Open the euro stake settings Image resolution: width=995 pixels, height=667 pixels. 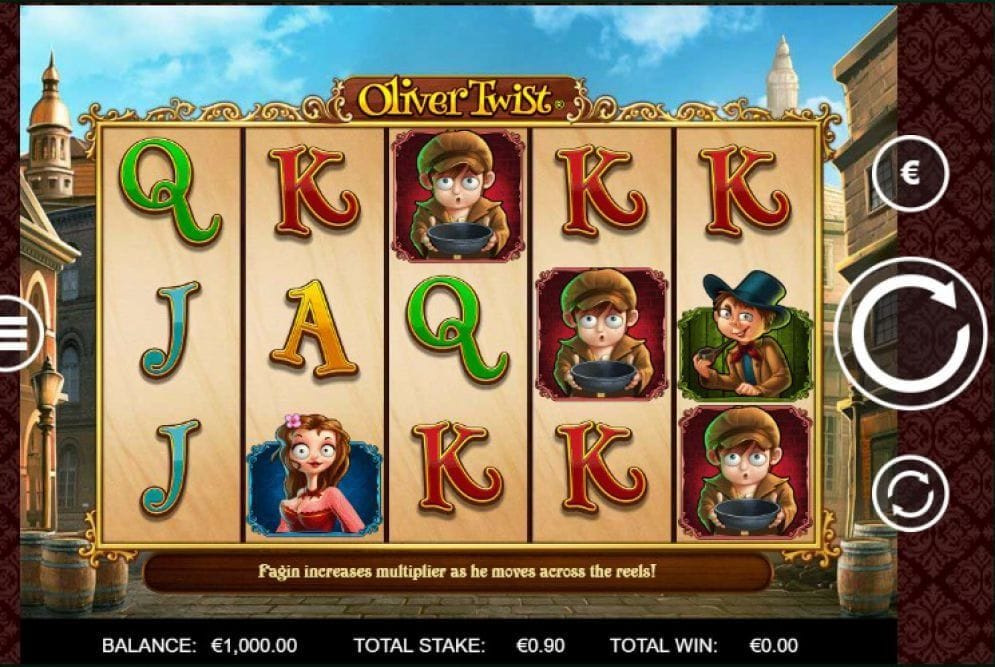910,174
